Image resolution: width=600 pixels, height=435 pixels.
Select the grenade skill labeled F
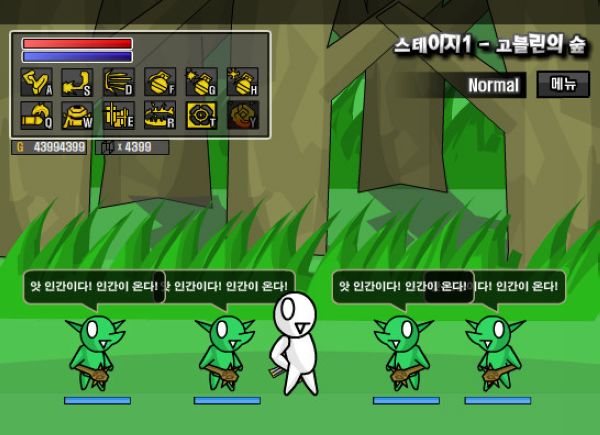click(160, 82)
